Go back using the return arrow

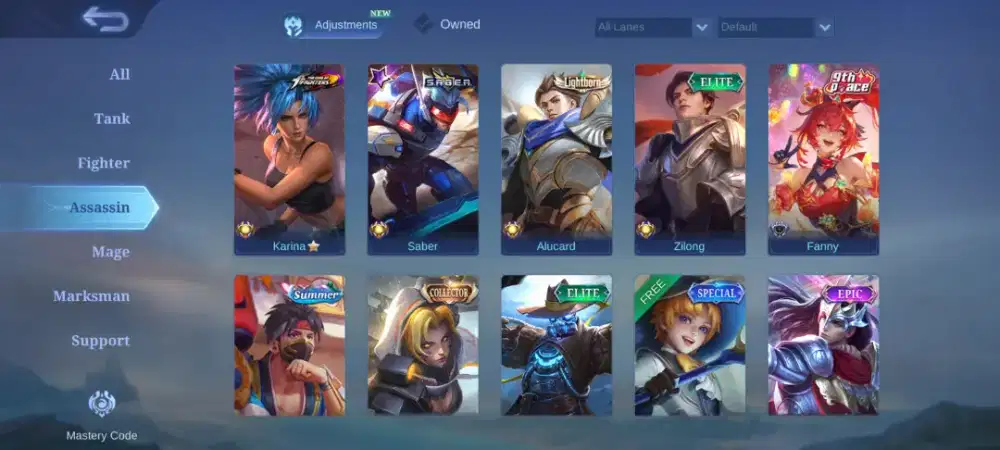105,19
